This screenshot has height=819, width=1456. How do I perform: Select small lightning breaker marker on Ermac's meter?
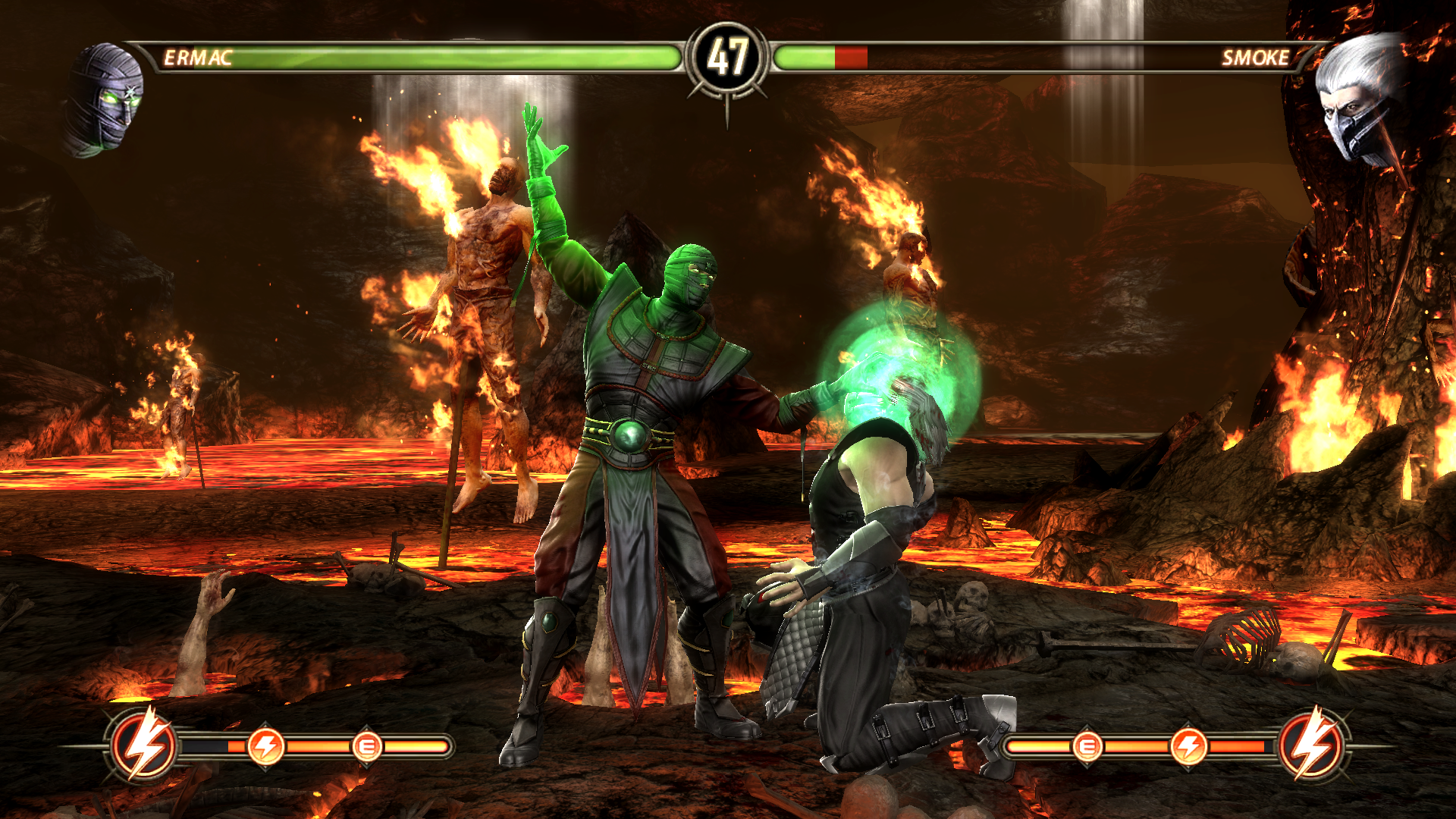point(266,747)
